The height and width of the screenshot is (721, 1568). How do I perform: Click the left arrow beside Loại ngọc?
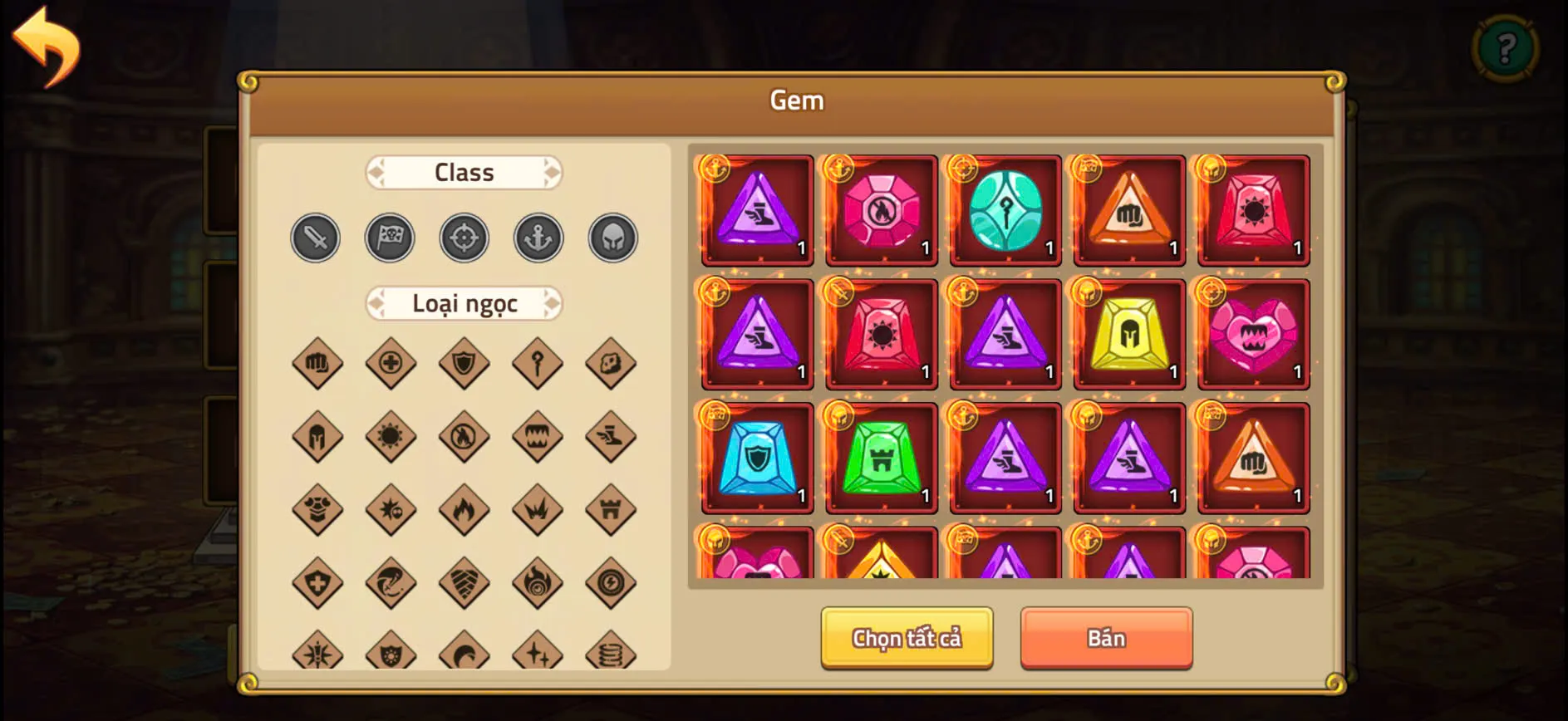[x=375, y=304]
